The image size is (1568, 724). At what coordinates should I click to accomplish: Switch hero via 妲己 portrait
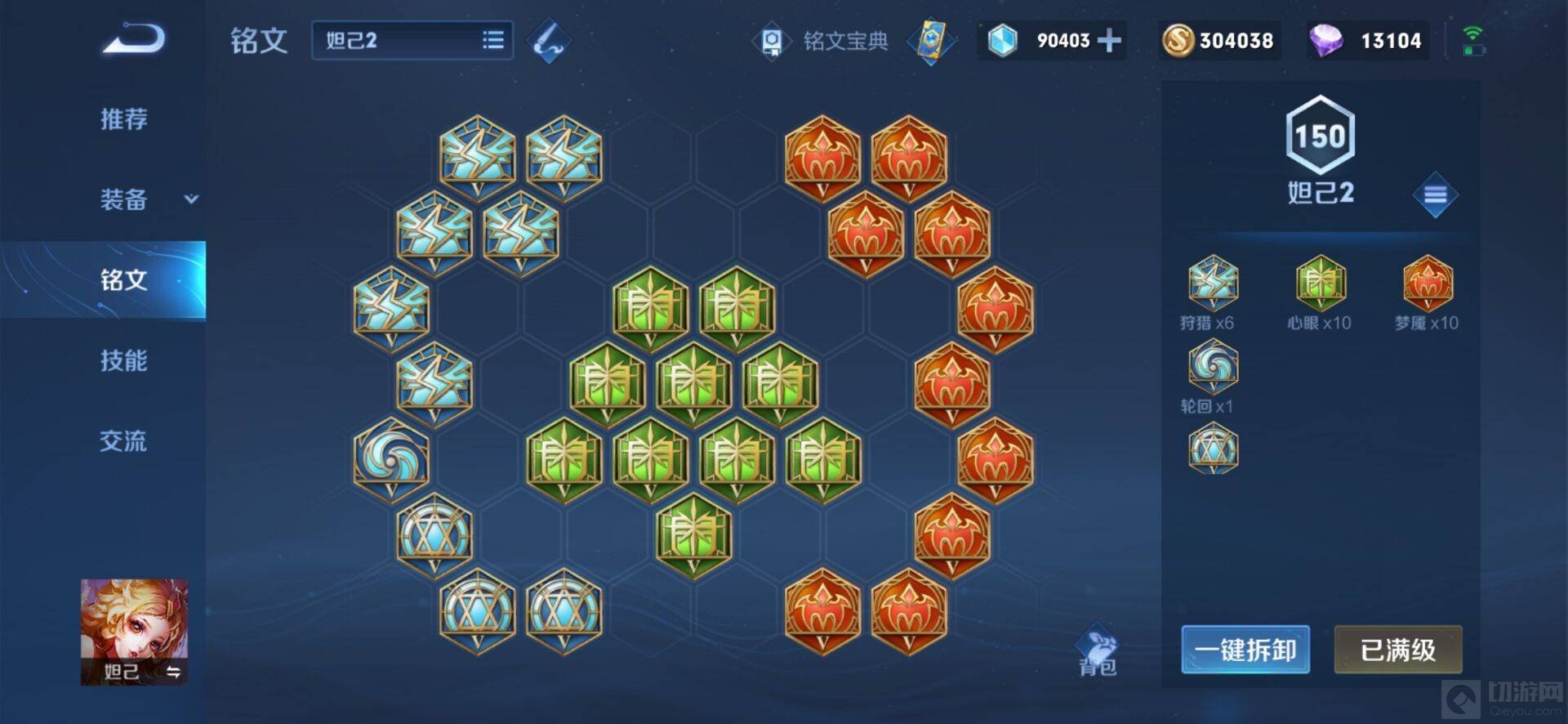point(134,631)
